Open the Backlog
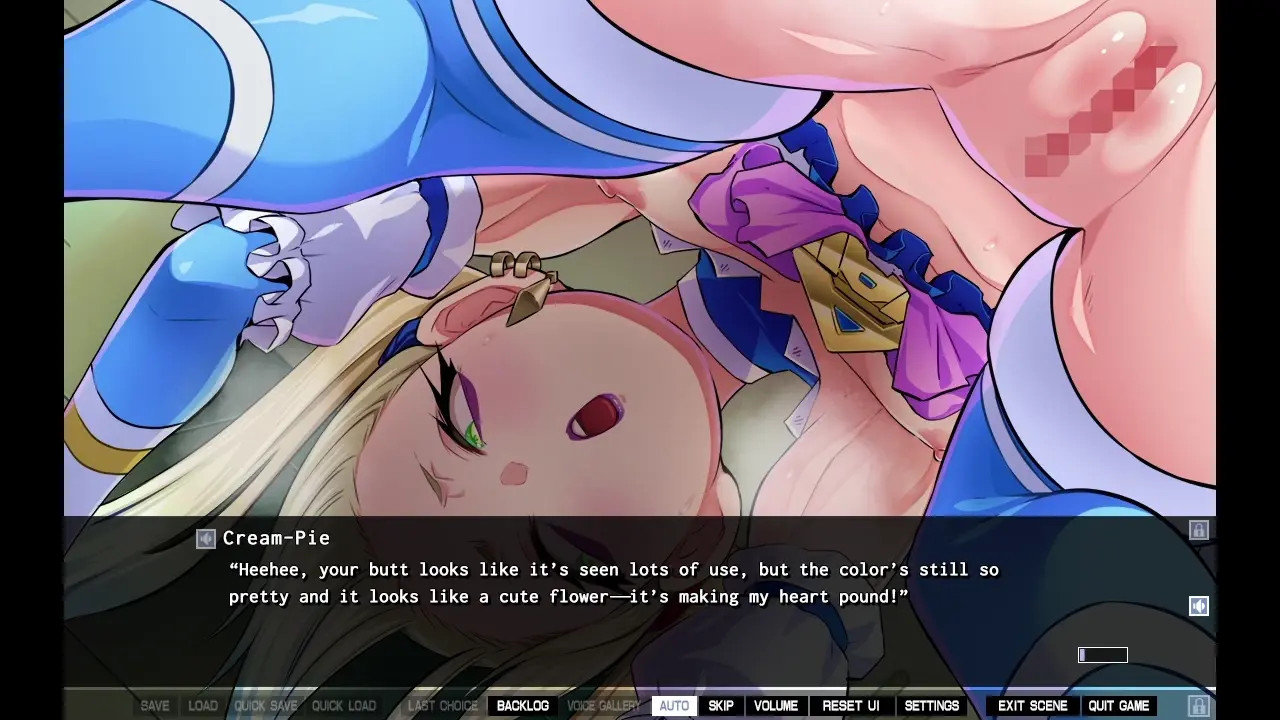 (x=522, y=706)
